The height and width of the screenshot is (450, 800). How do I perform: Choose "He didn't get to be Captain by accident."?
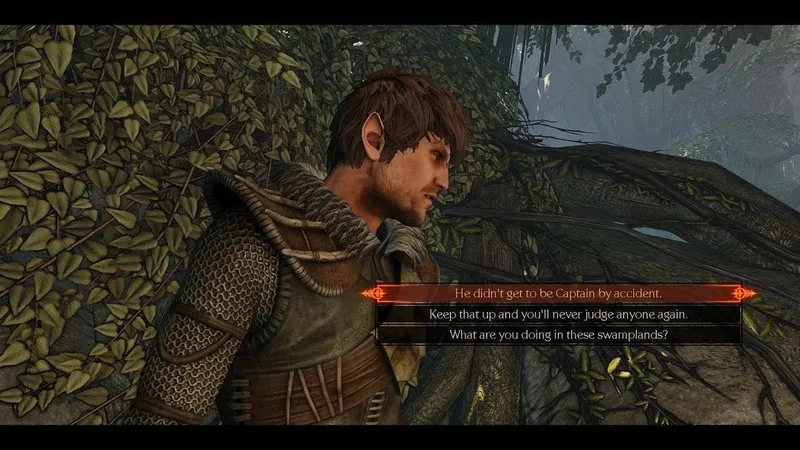pos(559,293)
